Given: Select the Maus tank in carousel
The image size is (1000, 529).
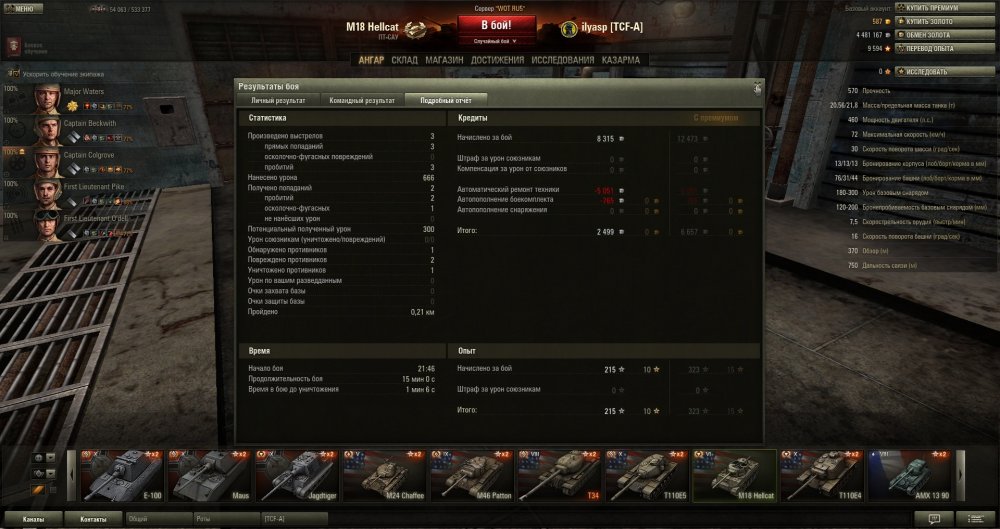Looking at the screenshot, I should [x=210, y=474].
